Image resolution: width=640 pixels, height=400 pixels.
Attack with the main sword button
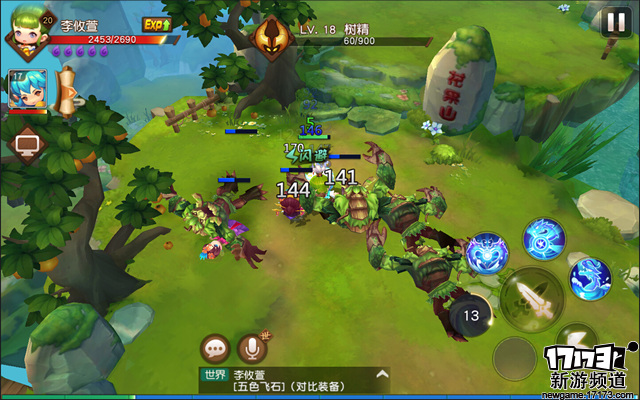(x=529, y=297)
